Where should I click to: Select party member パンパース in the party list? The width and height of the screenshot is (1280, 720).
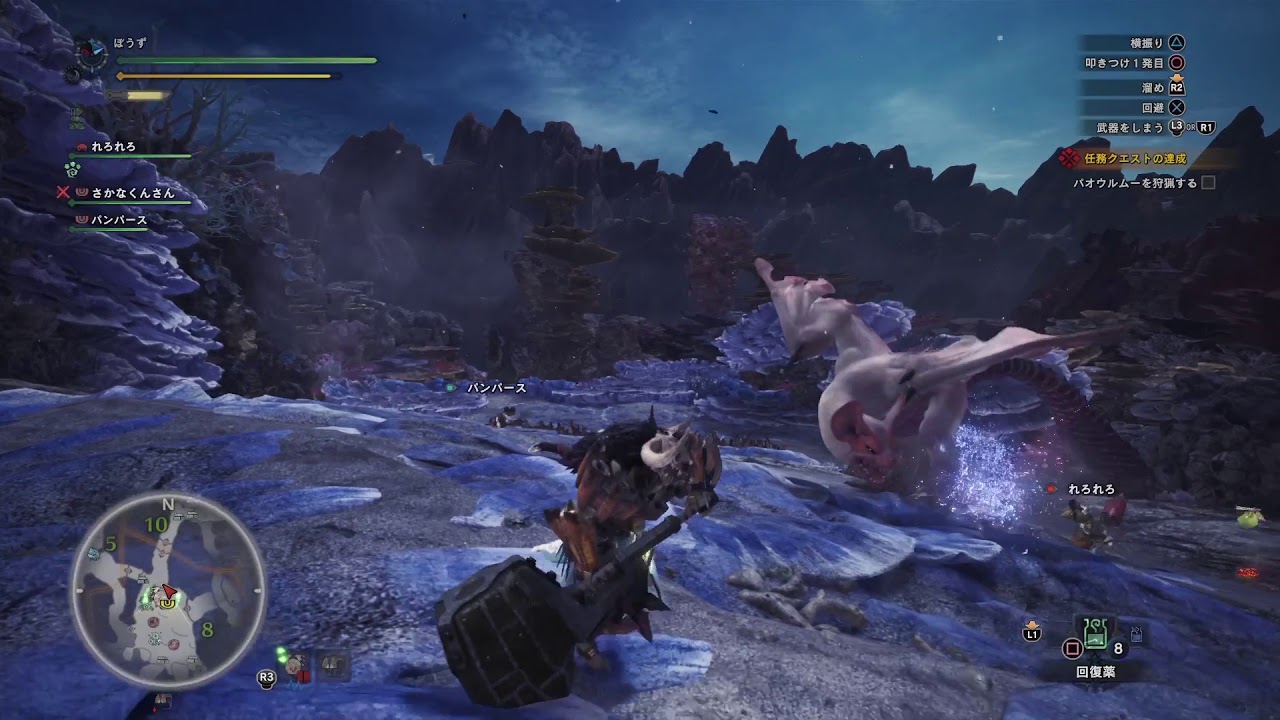click(120, 220)
